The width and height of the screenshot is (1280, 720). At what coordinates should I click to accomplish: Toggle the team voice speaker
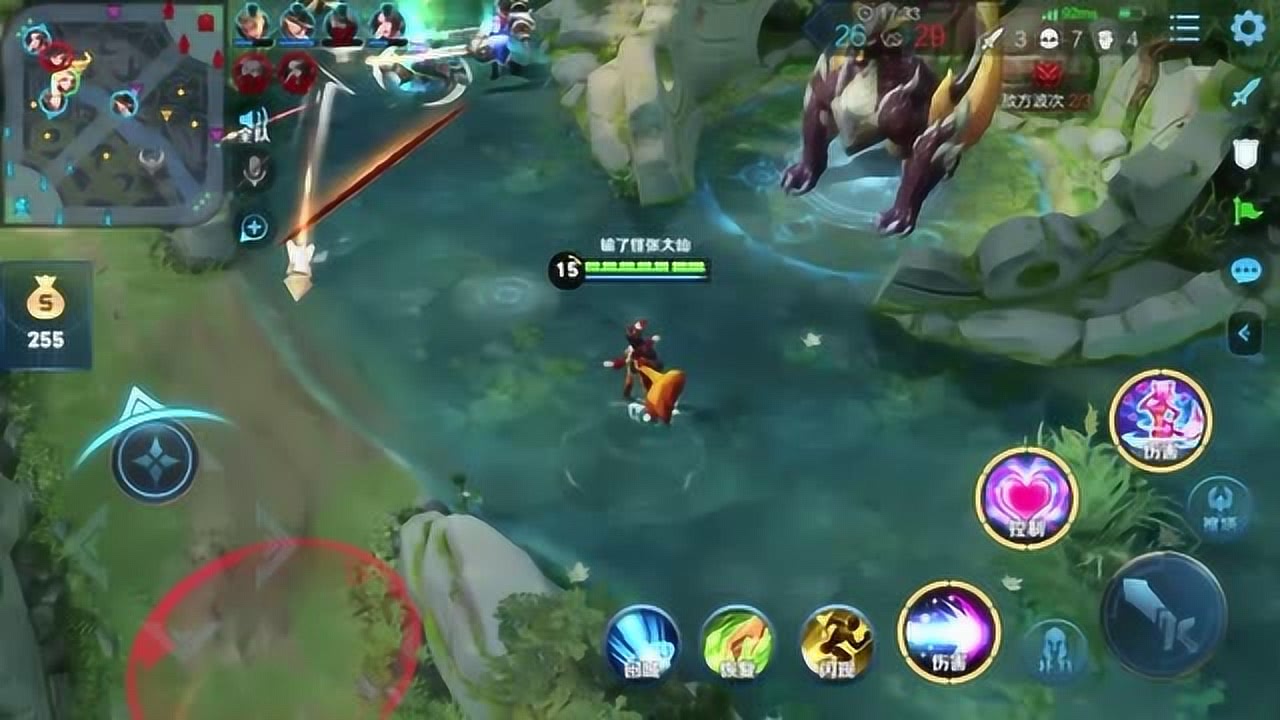[x=253, y=125]
